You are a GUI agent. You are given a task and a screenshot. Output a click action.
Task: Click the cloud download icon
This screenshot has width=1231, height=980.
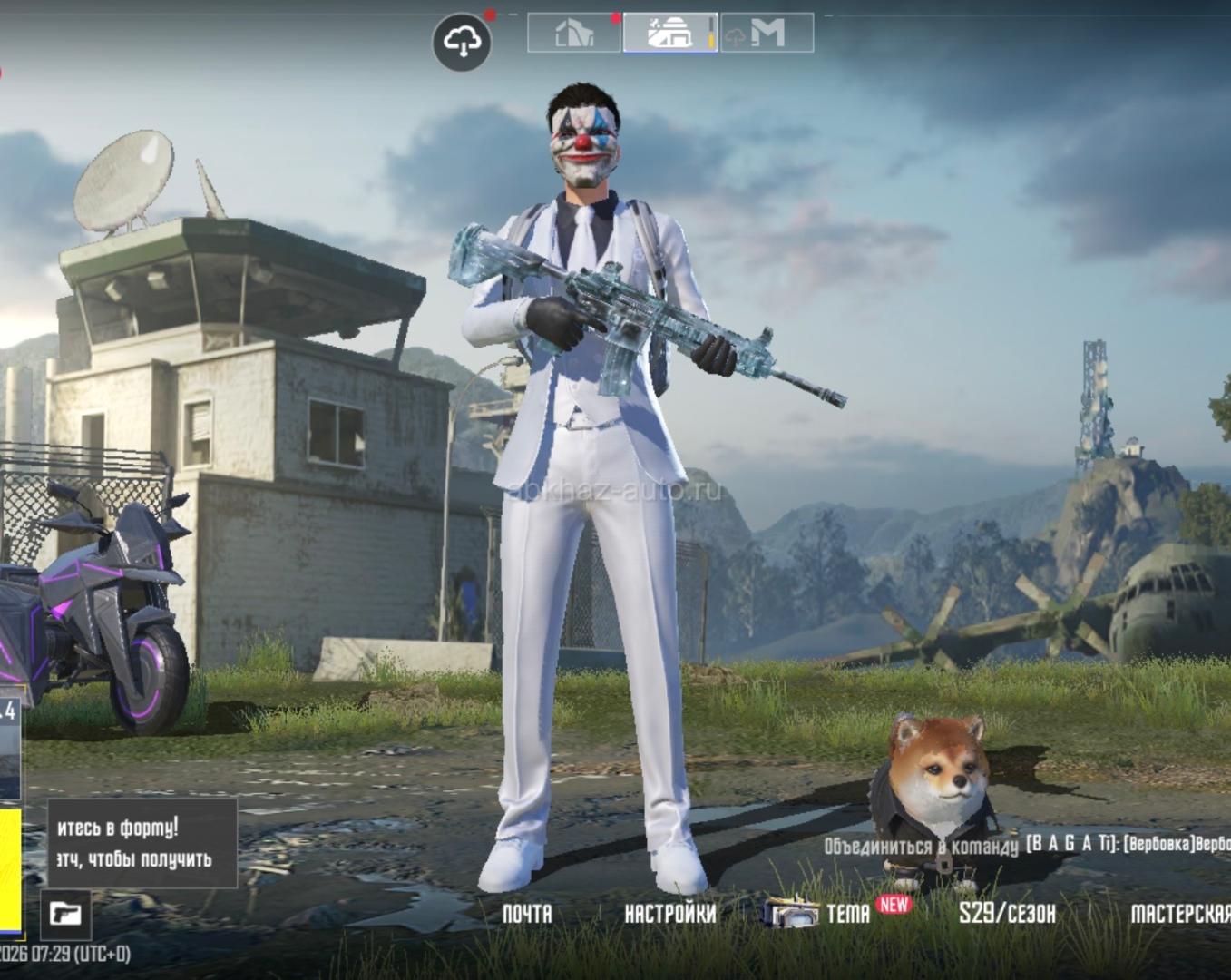click(x=463, y=42)
